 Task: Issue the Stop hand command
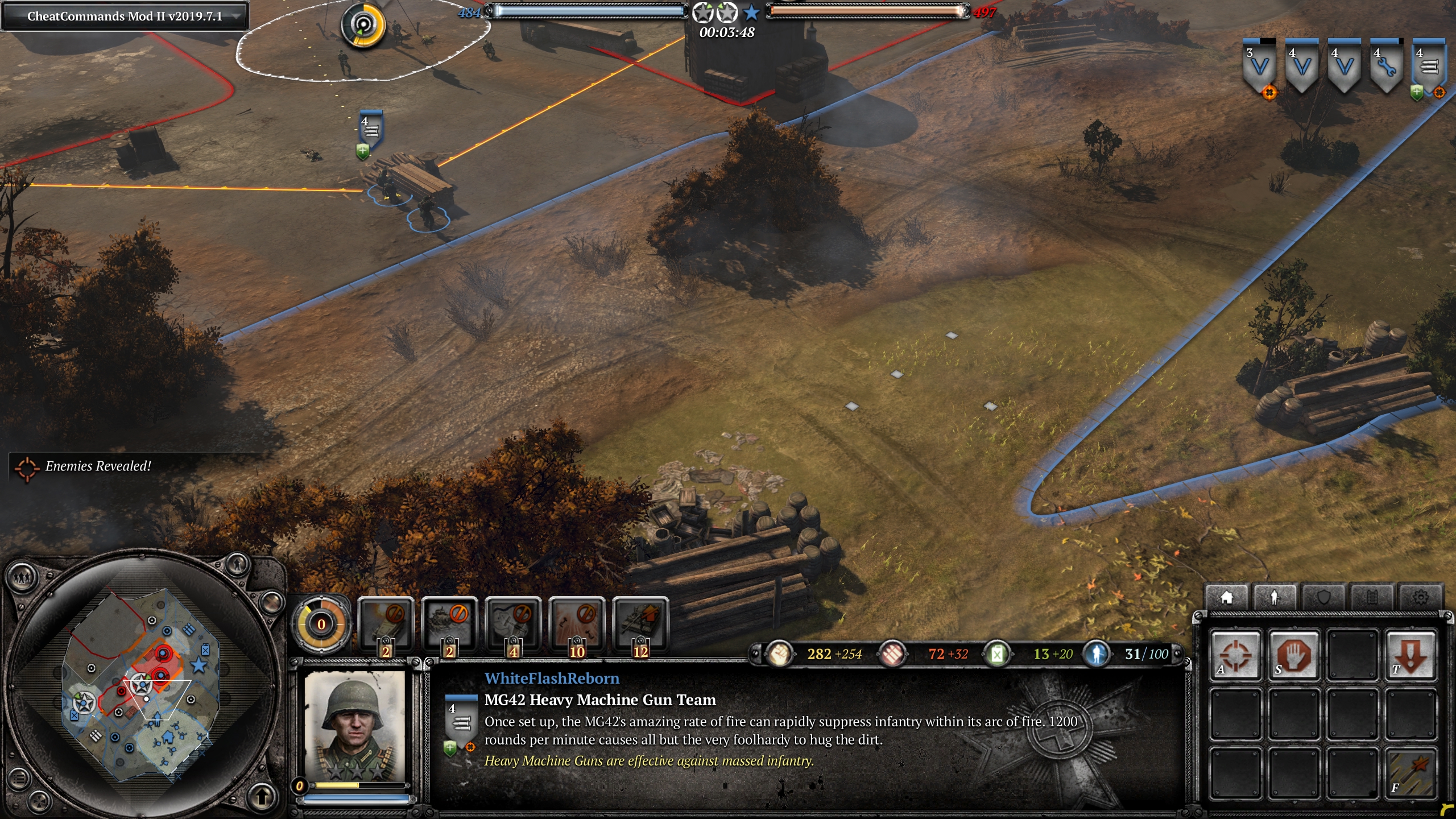(1294, 655)
